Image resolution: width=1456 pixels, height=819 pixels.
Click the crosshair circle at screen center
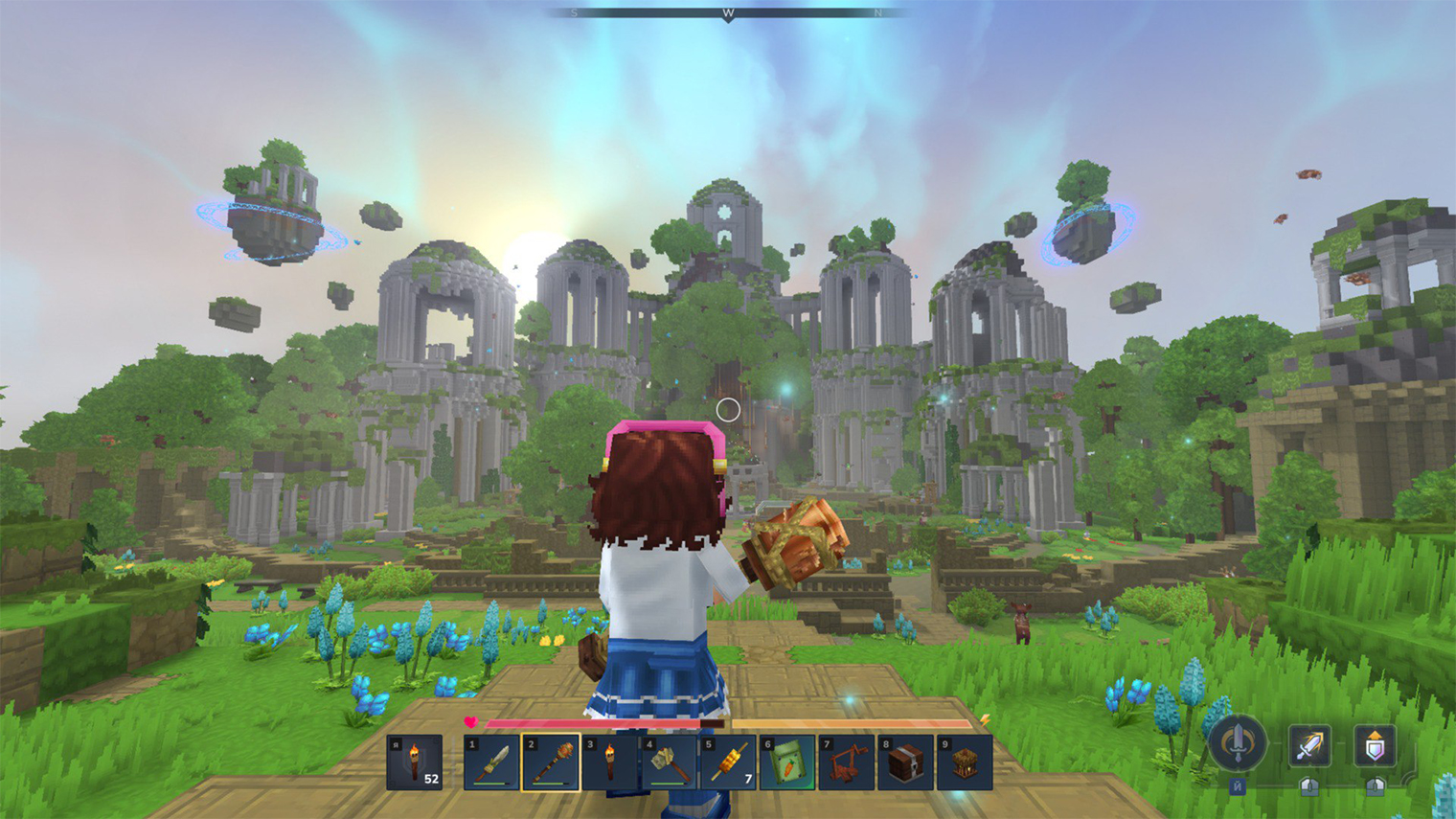[728, 409]
